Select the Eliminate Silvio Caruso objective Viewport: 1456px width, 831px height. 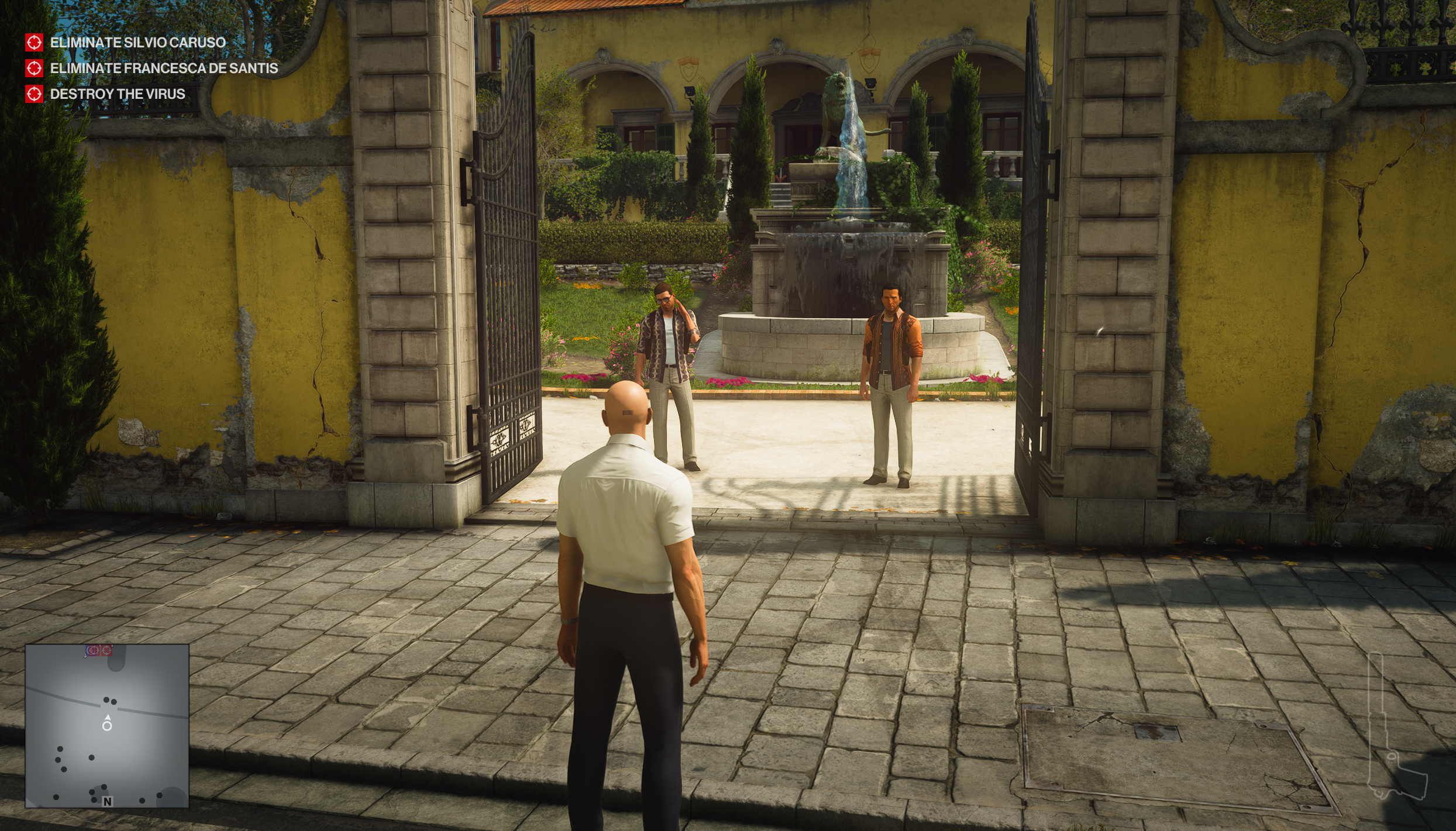(137, 42)
